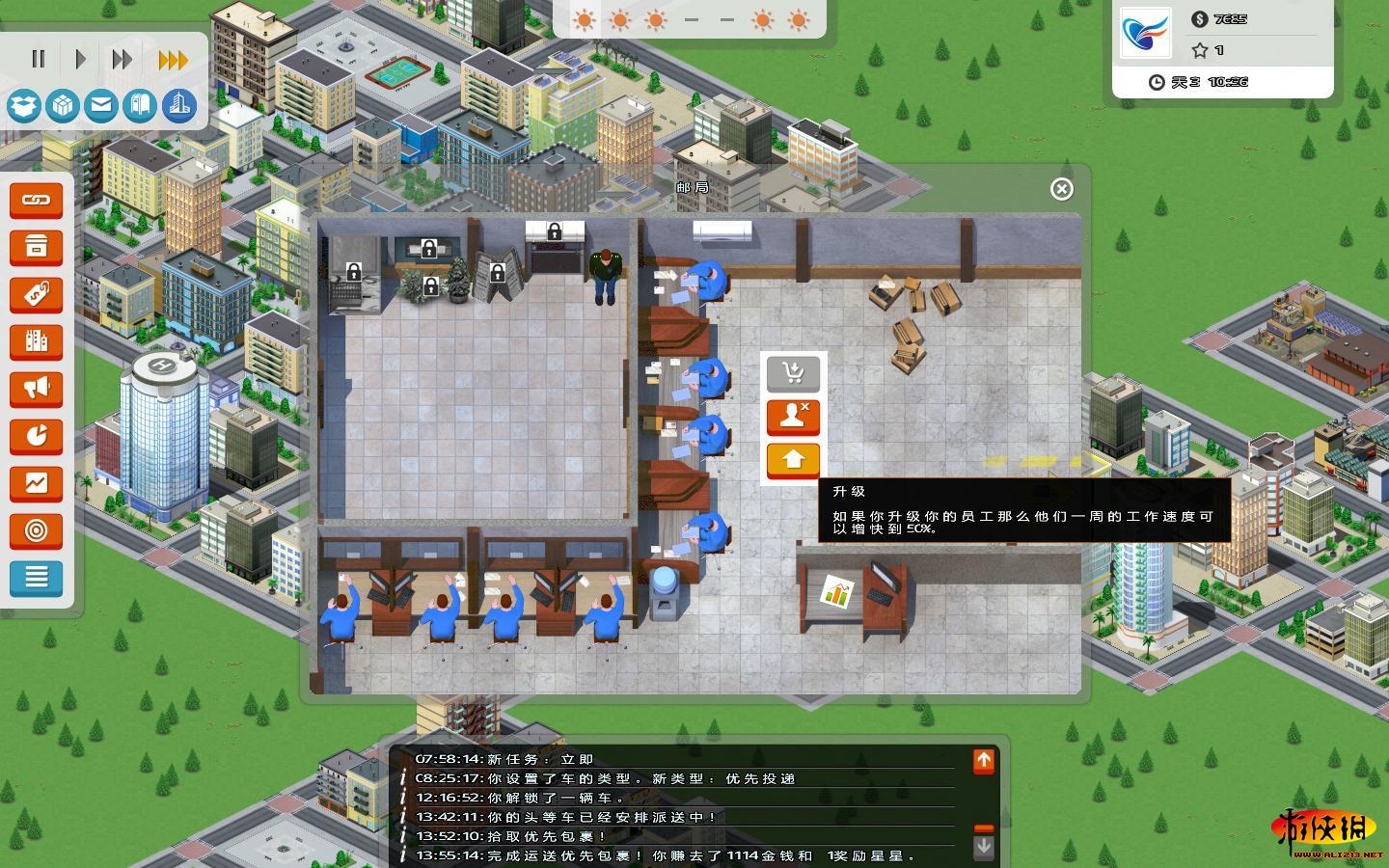Image resolution: width=1389 pixels, height=868 pixels.
Task: Set game speed to normal play
Action: pos(80,60)
